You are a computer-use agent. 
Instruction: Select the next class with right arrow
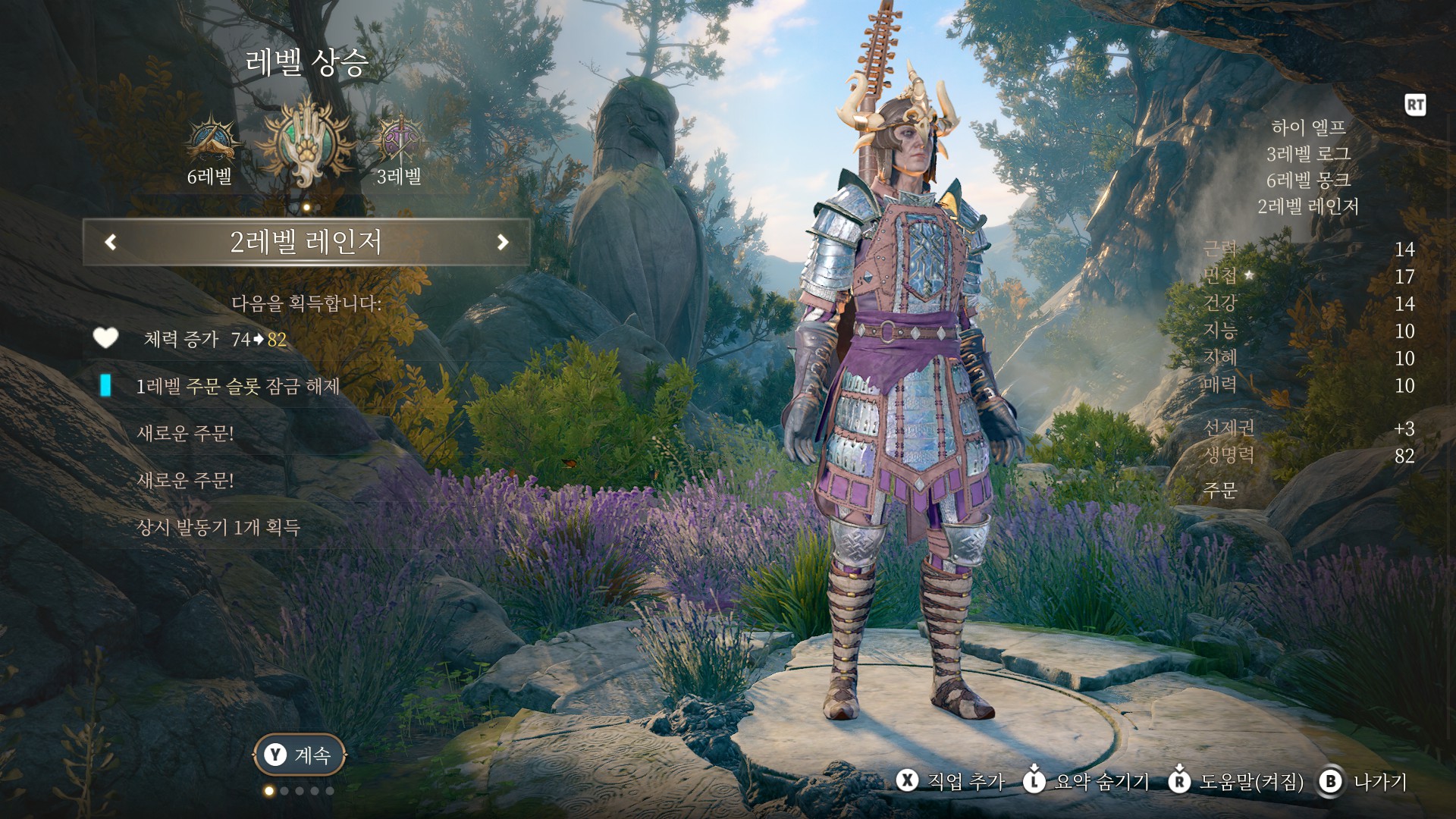[502, 242]
